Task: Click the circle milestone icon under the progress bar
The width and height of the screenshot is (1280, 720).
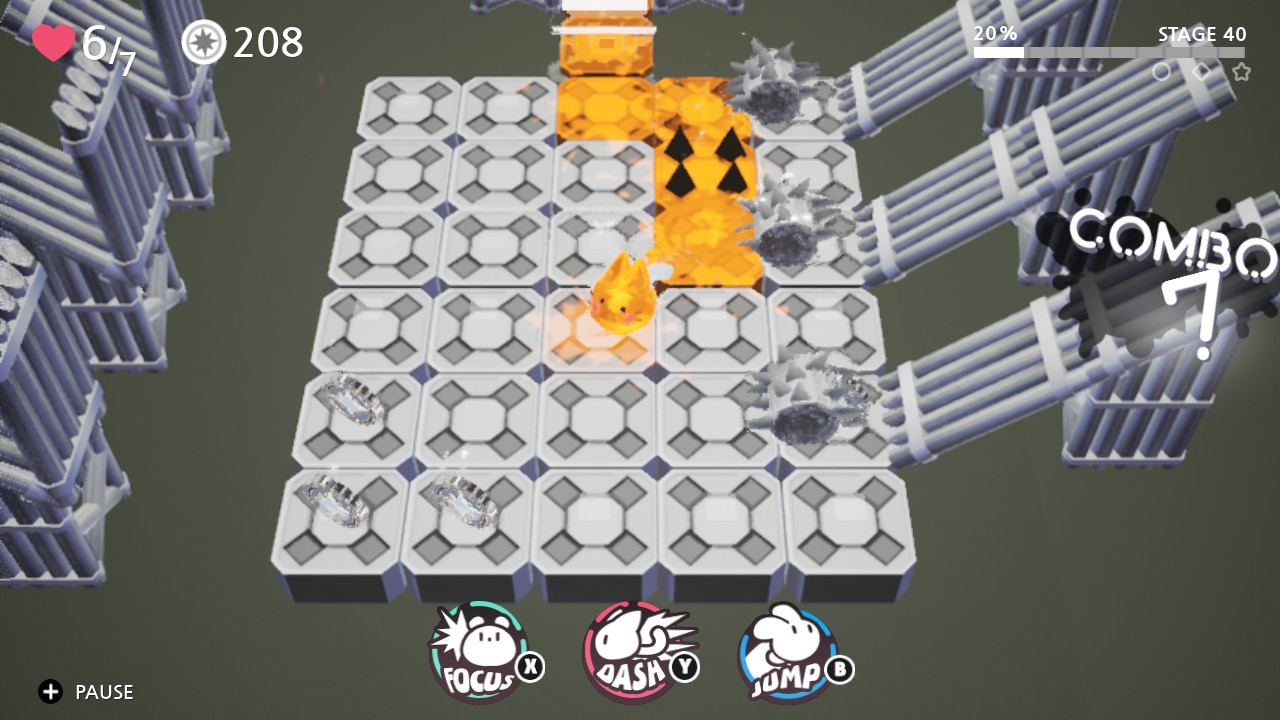Action: (1162, 72)
